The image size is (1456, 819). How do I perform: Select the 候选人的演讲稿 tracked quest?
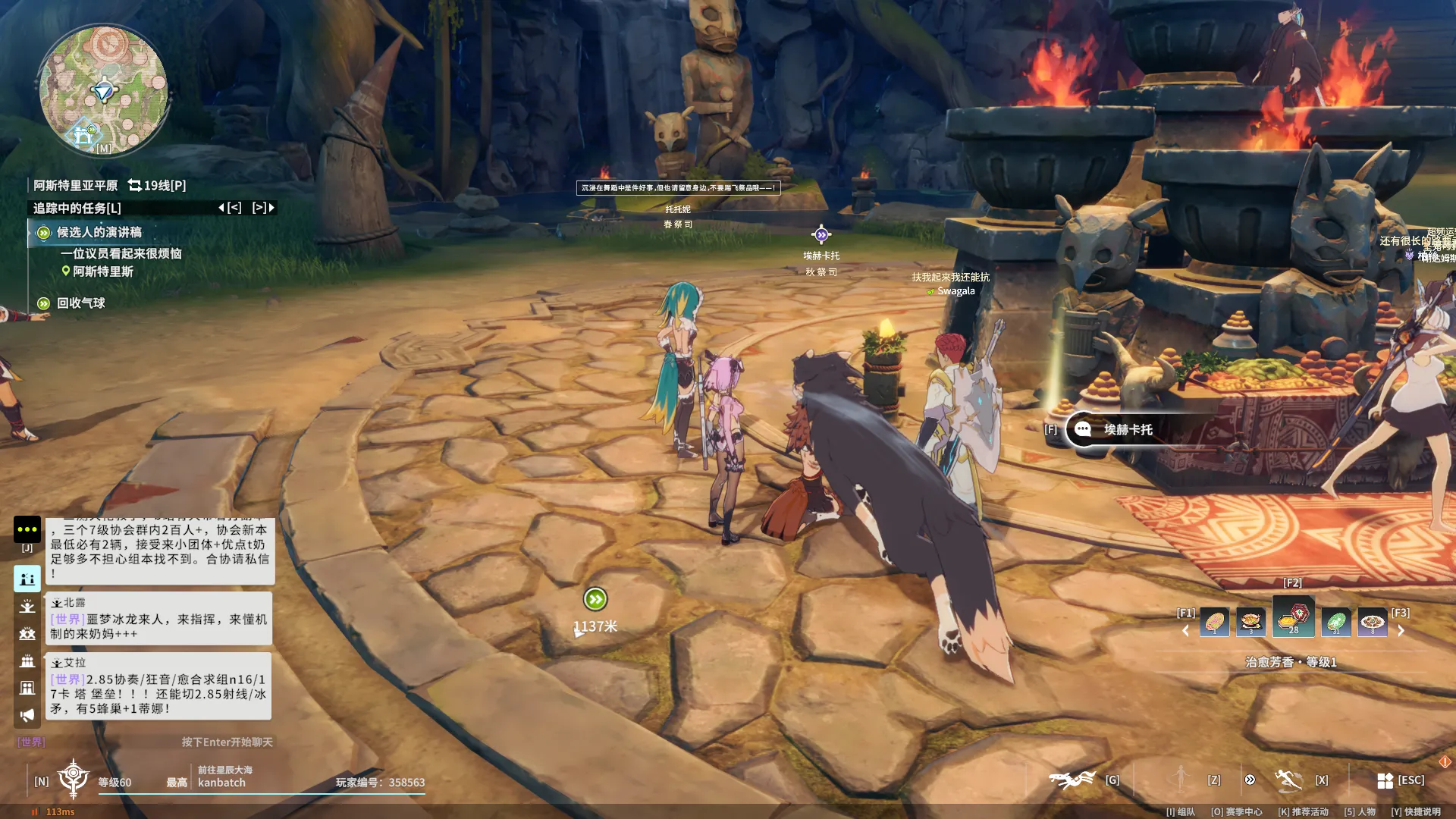99,232
